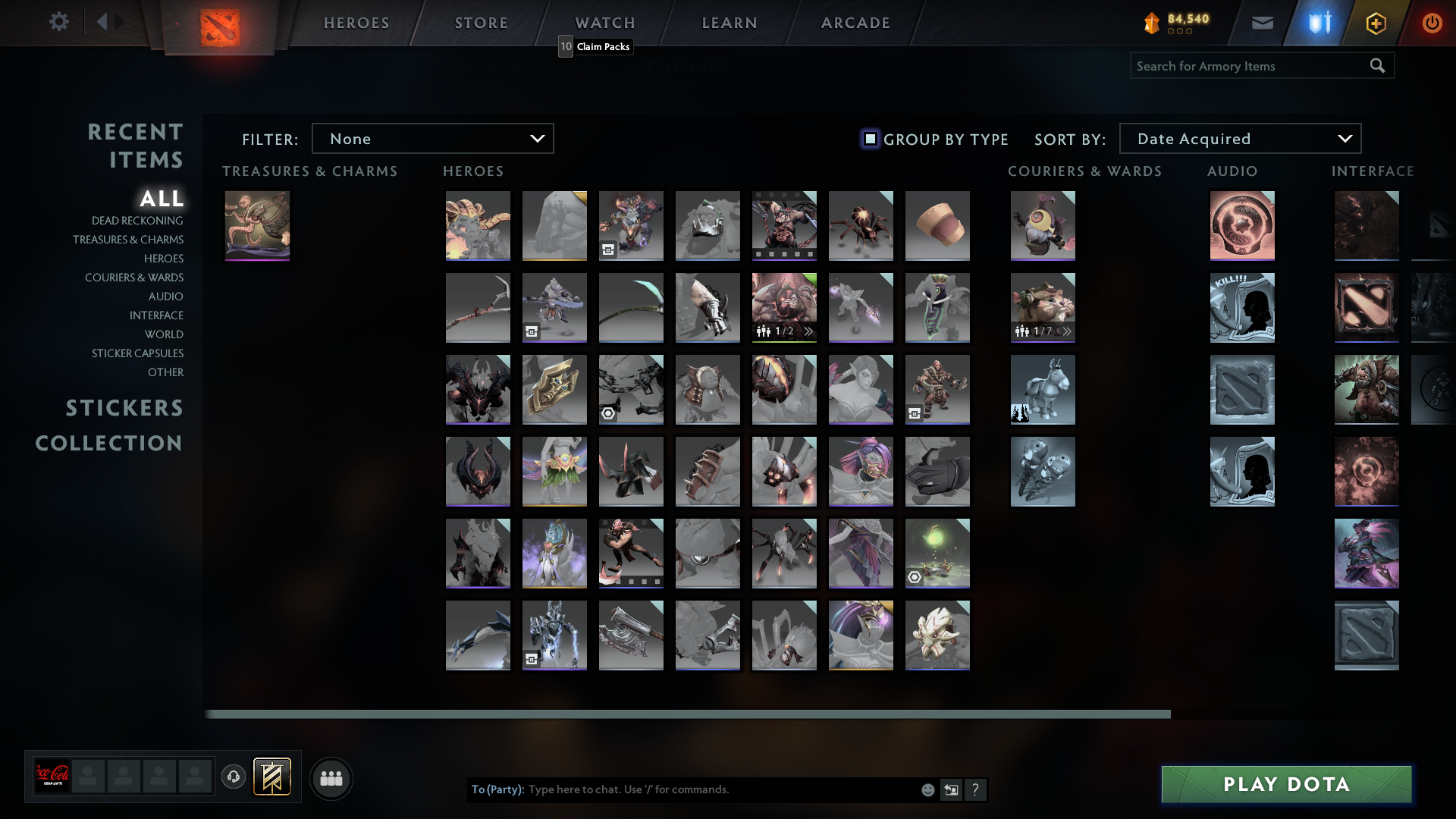Open the SORT BY Date Acquired dropdown
Screen dimensions: 1456x819
(x=1239, y=138)
